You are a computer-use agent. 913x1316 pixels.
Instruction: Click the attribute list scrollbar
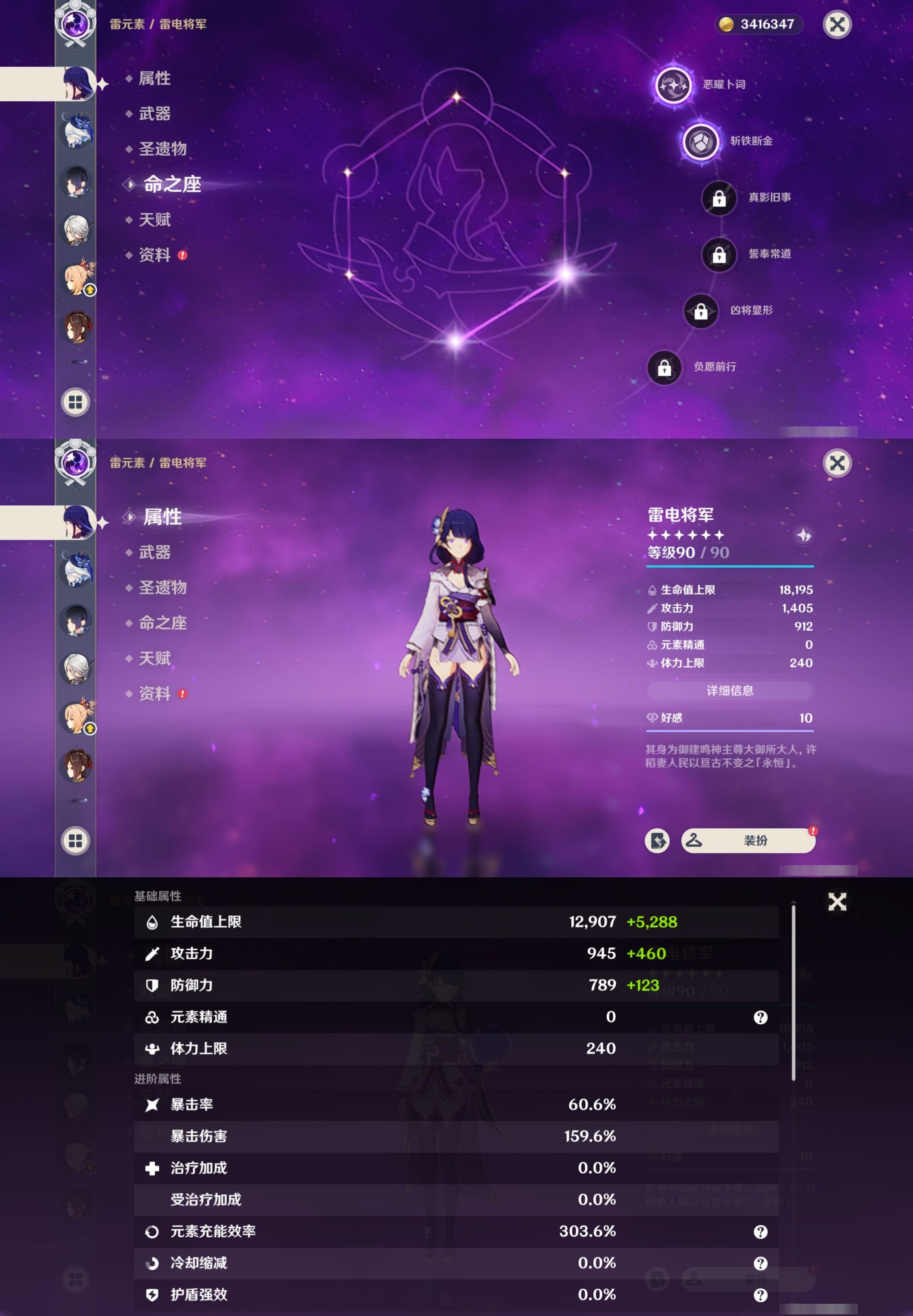794,992
